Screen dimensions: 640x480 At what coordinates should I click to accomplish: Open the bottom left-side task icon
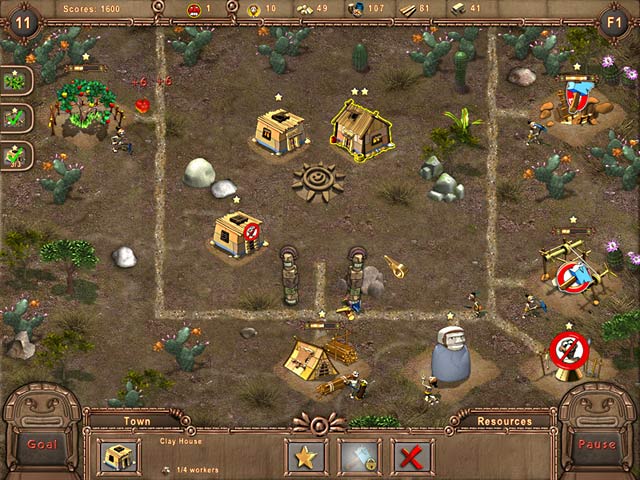(x=16, y=155)
